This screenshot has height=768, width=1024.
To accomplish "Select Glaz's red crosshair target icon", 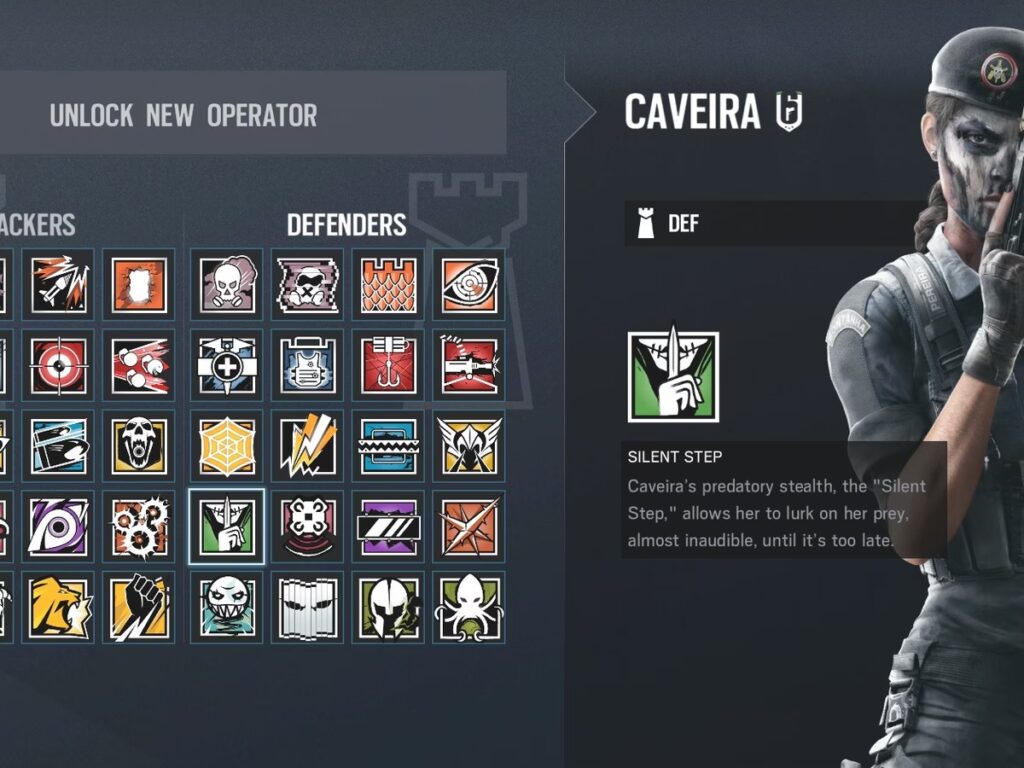I will [x=58, y=365].
